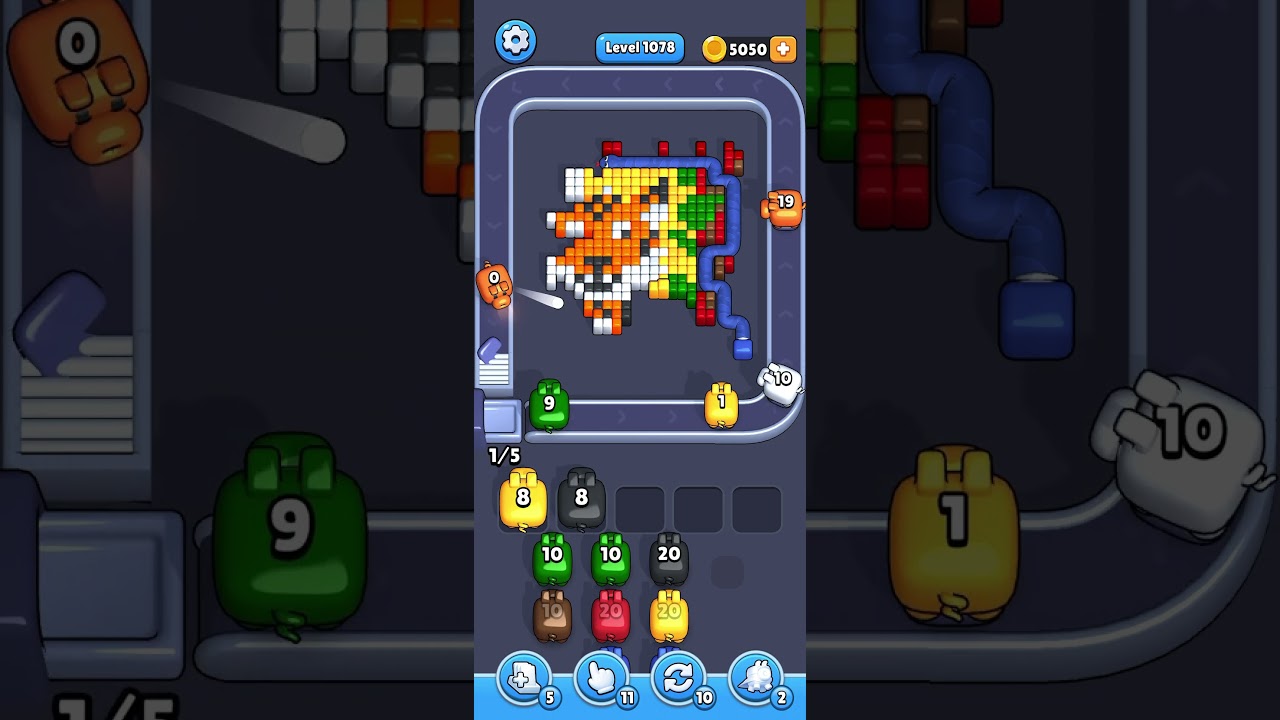Activate the white train booster
1280x720 pixels.
(755, 680)
